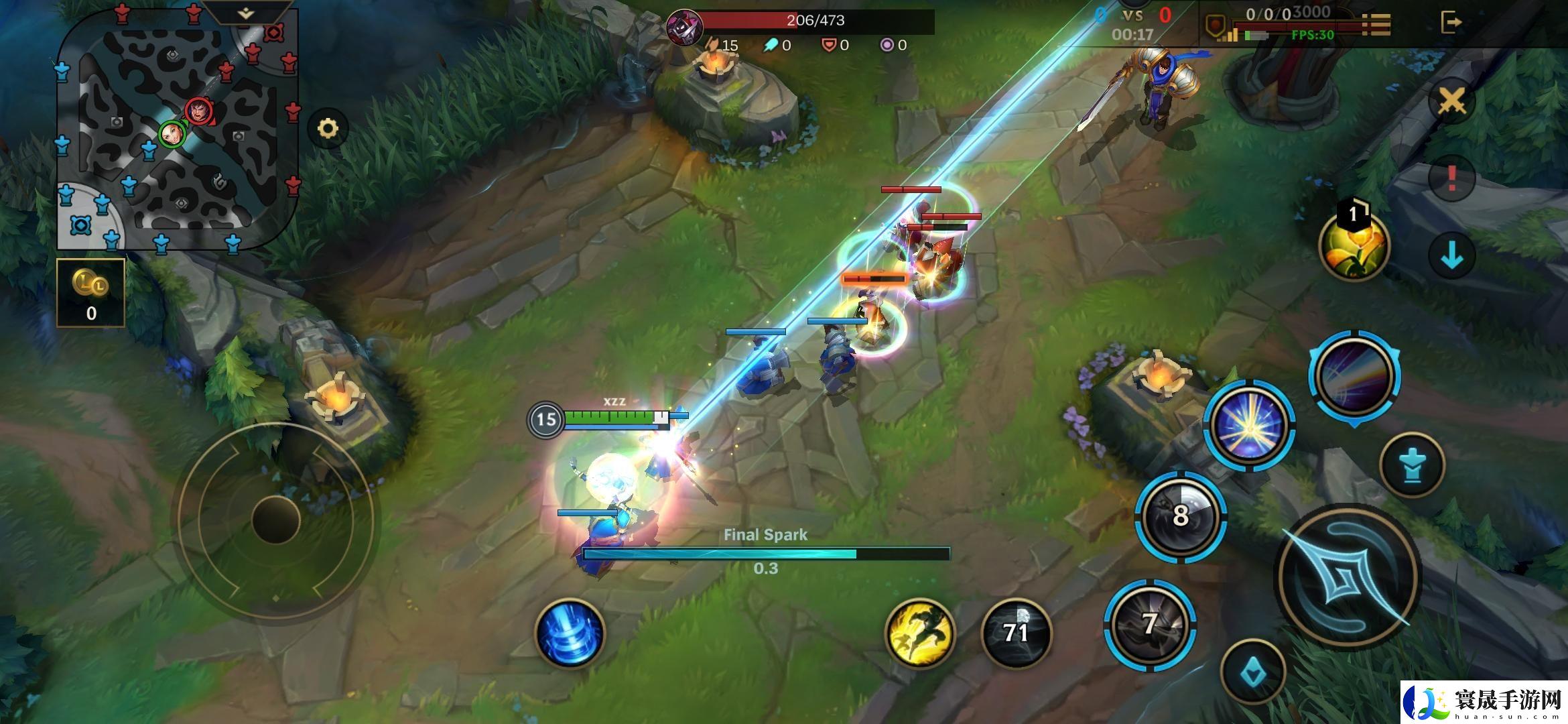Open the gear settings menu
The image size is (1568, 724).
click(x=328, y=129)
